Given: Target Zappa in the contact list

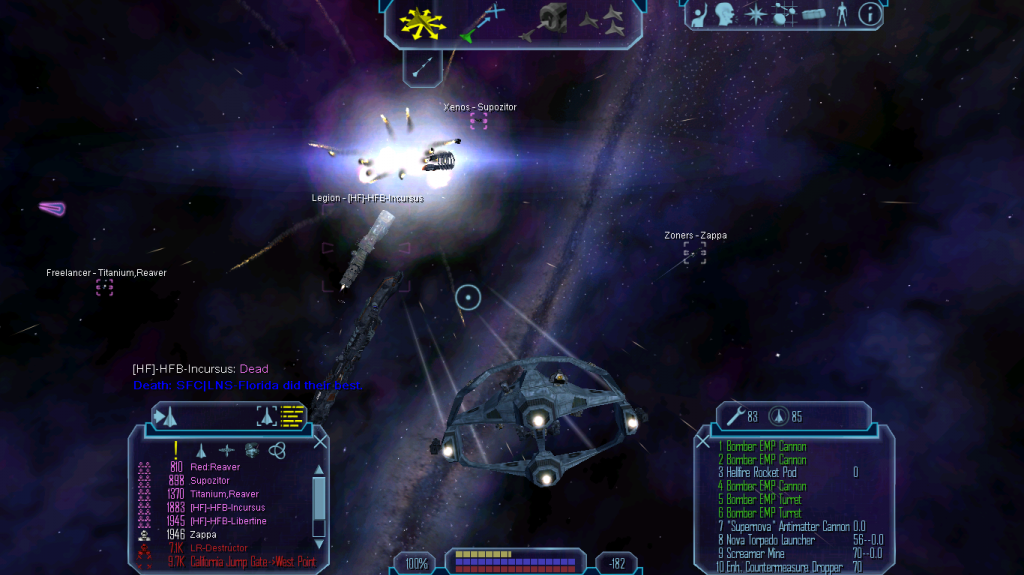Looking at the screenshot, I should click(204, 535).
